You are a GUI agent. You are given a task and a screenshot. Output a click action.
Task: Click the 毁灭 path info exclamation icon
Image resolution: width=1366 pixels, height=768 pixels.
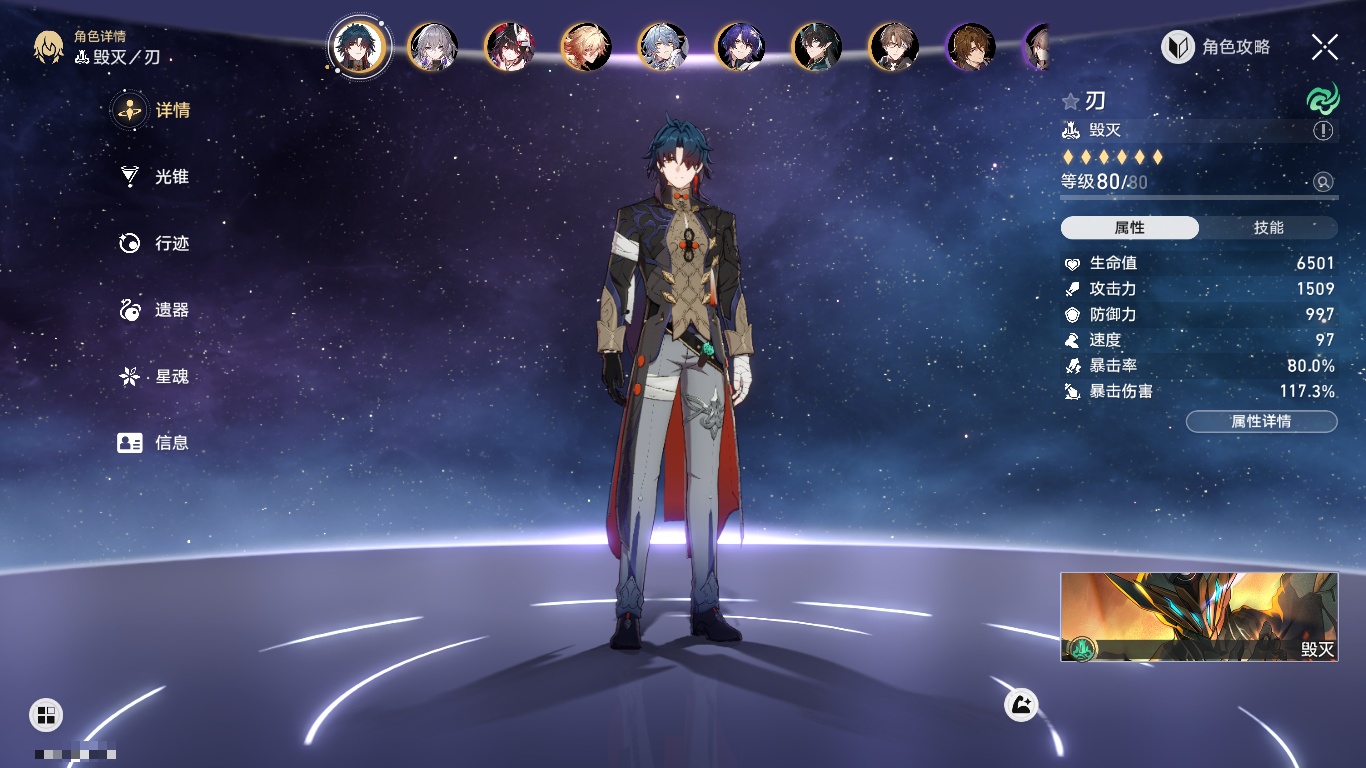1323,131
